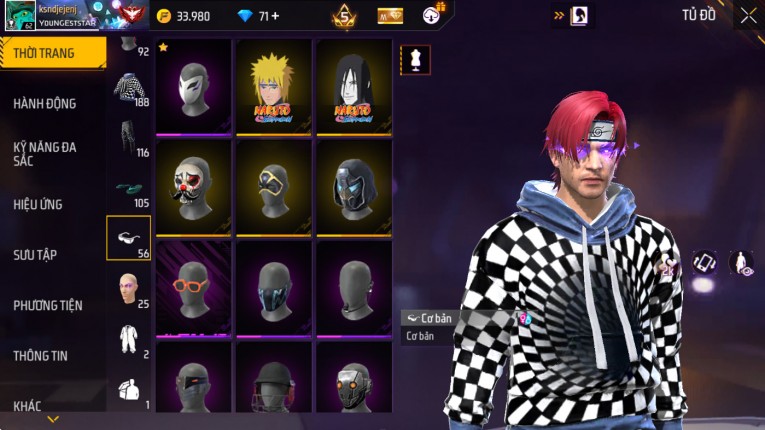The height and width of the screenshot is (430, 765).
Task: Equip the yellow spiky-hair Naruto head item
Action: pyautogui.click(x=273, y=86)
